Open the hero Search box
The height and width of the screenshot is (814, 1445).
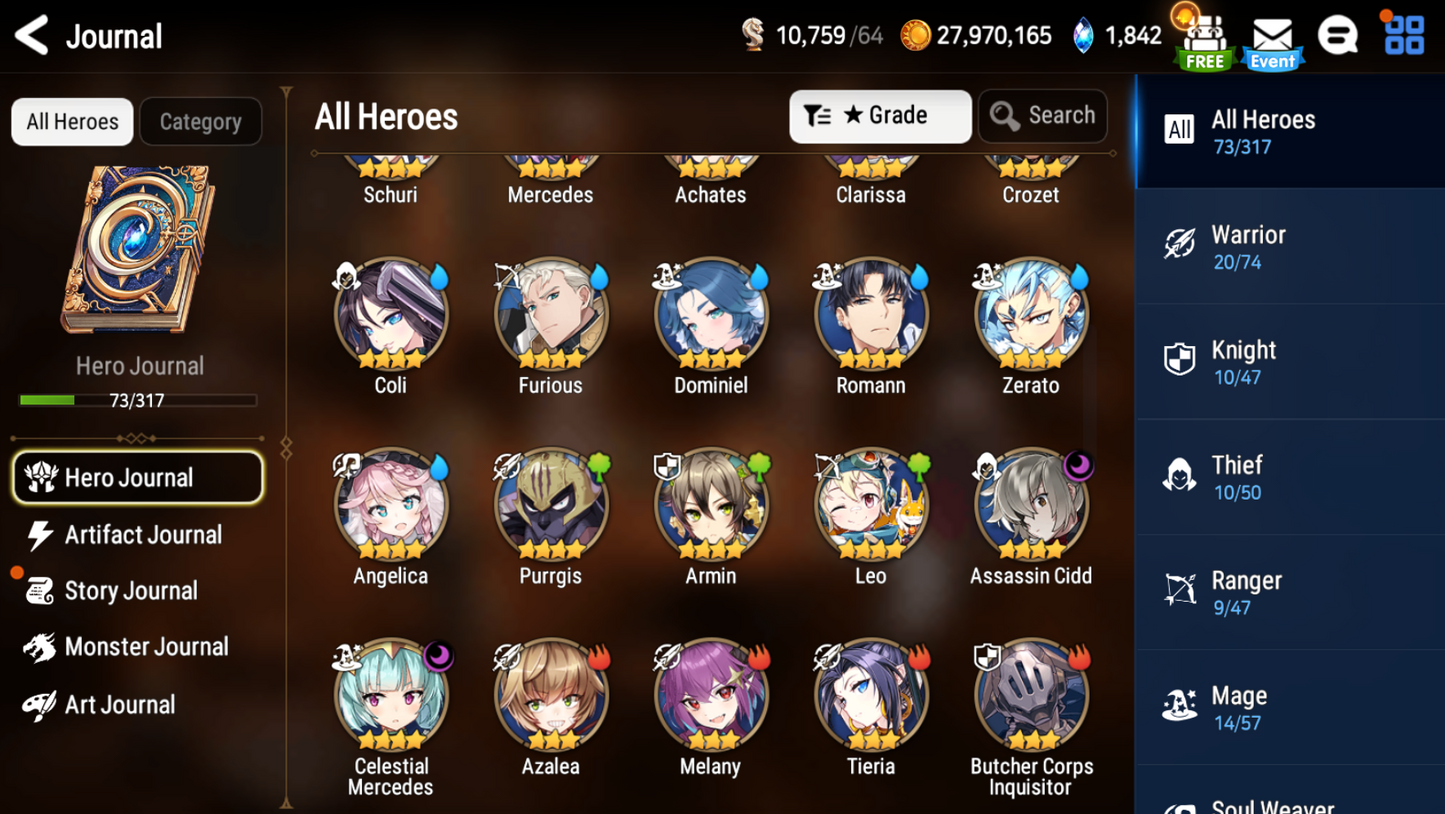pyautogui.click(x=1042, y=116)
